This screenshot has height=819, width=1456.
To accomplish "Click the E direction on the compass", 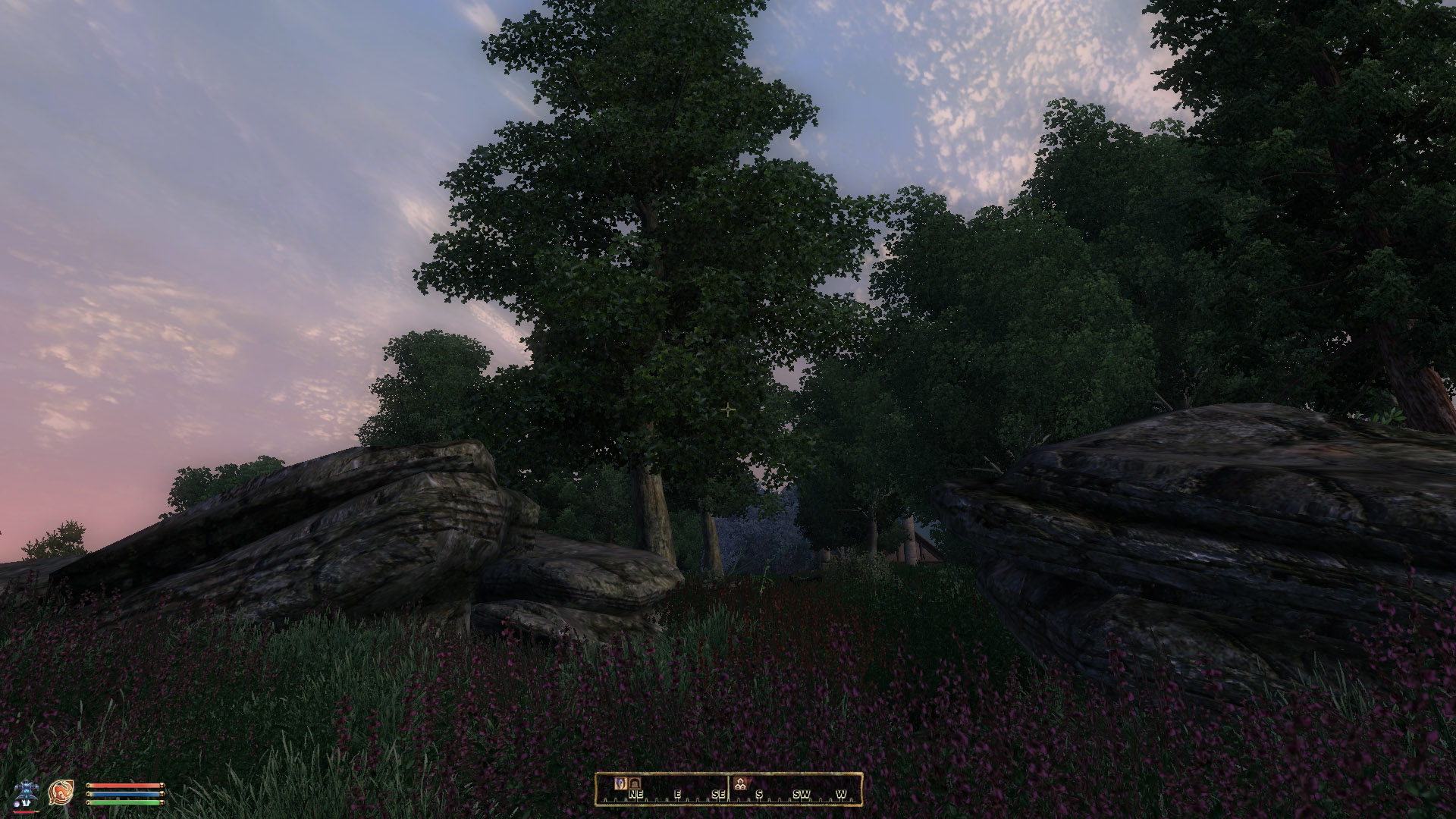I will click(678, 793).
